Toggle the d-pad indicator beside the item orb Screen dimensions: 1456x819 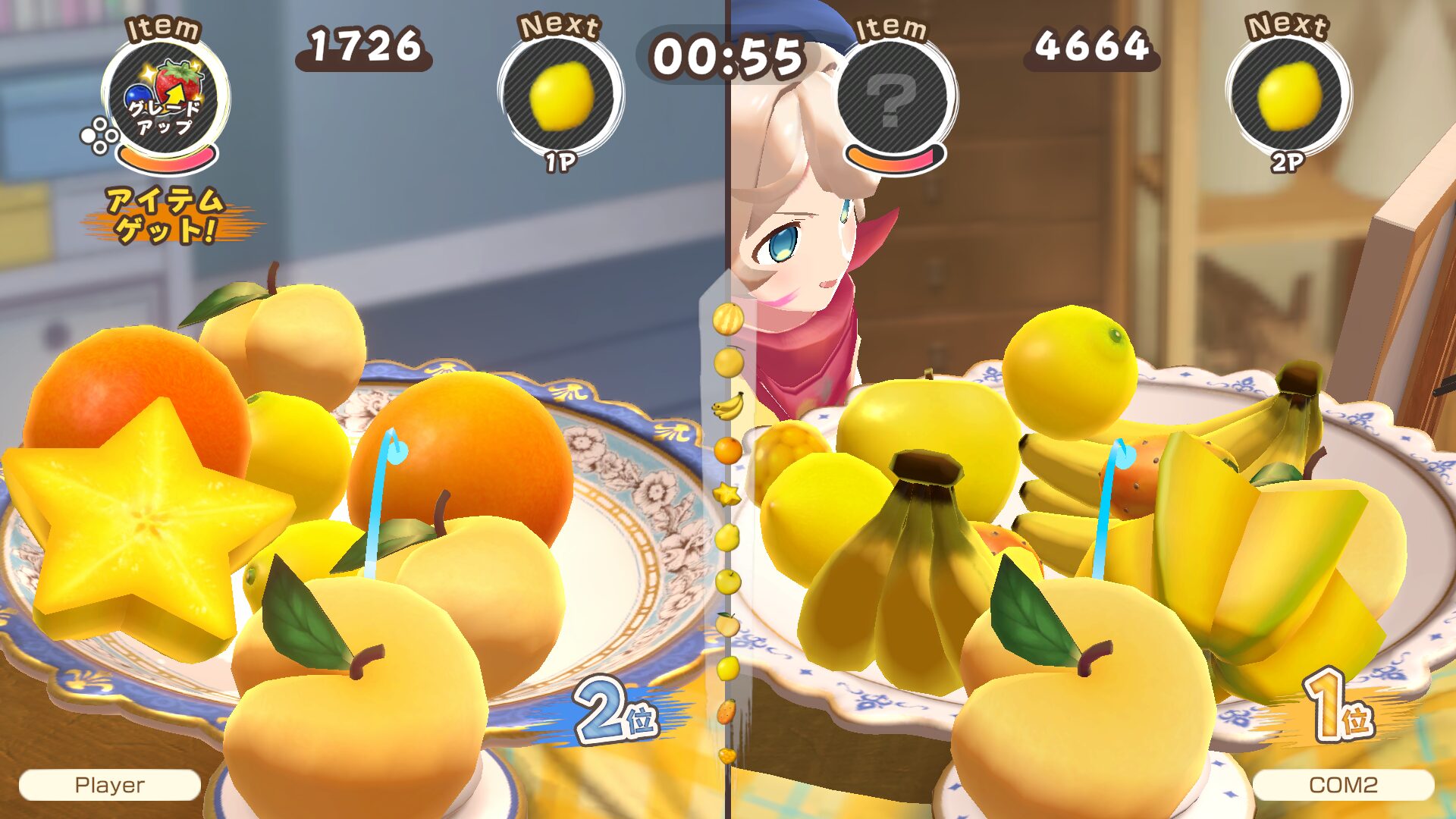tap(99, 134)
